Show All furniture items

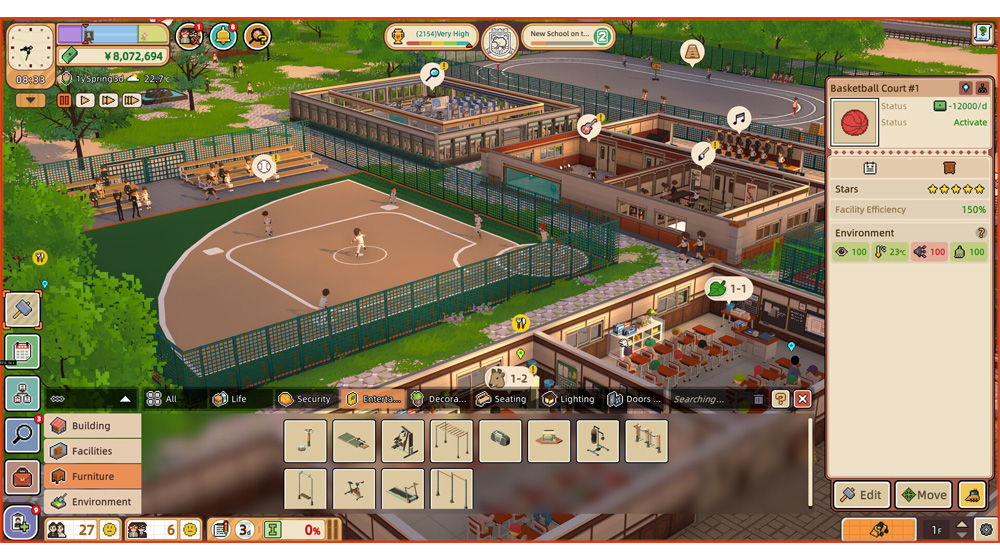(162, 399)
